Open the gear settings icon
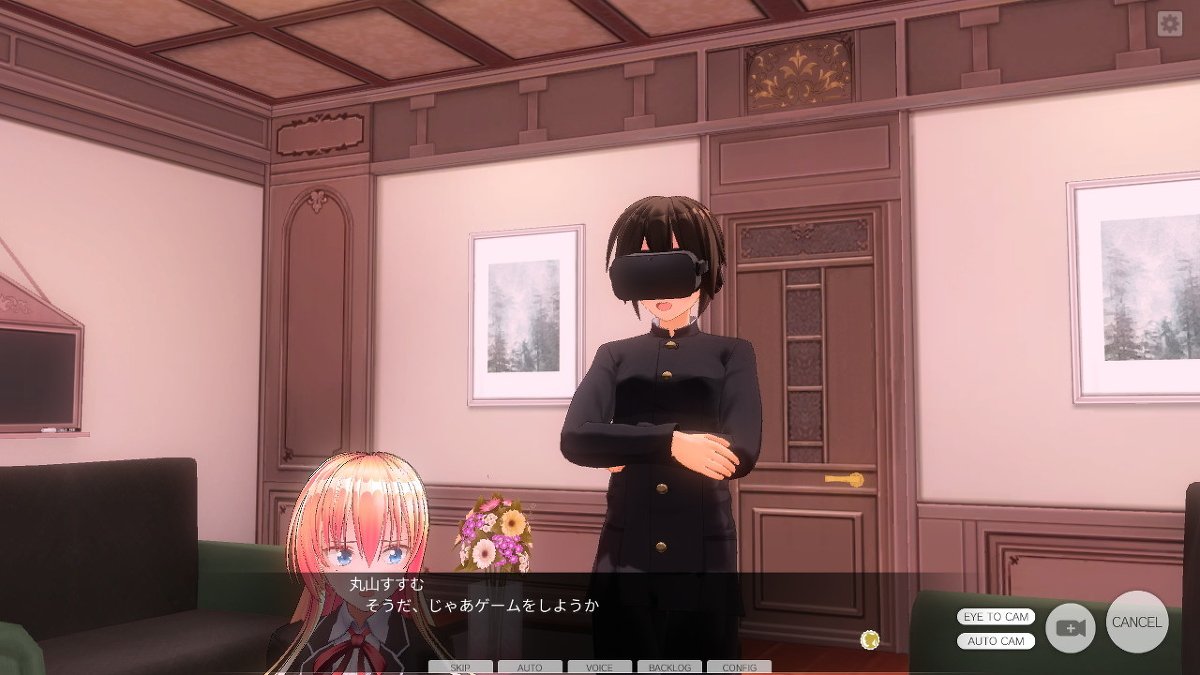 click(x=1169, y=24)
